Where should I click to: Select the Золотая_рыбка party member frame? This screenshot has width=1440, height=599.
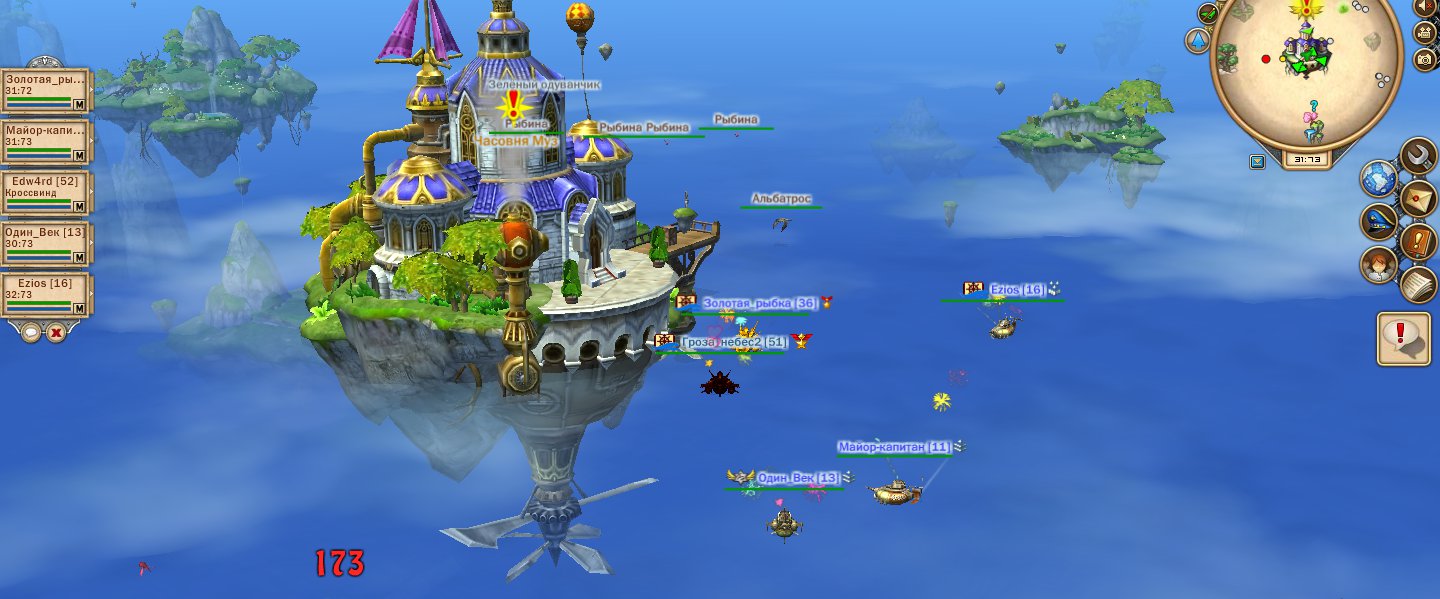[46, 90]
